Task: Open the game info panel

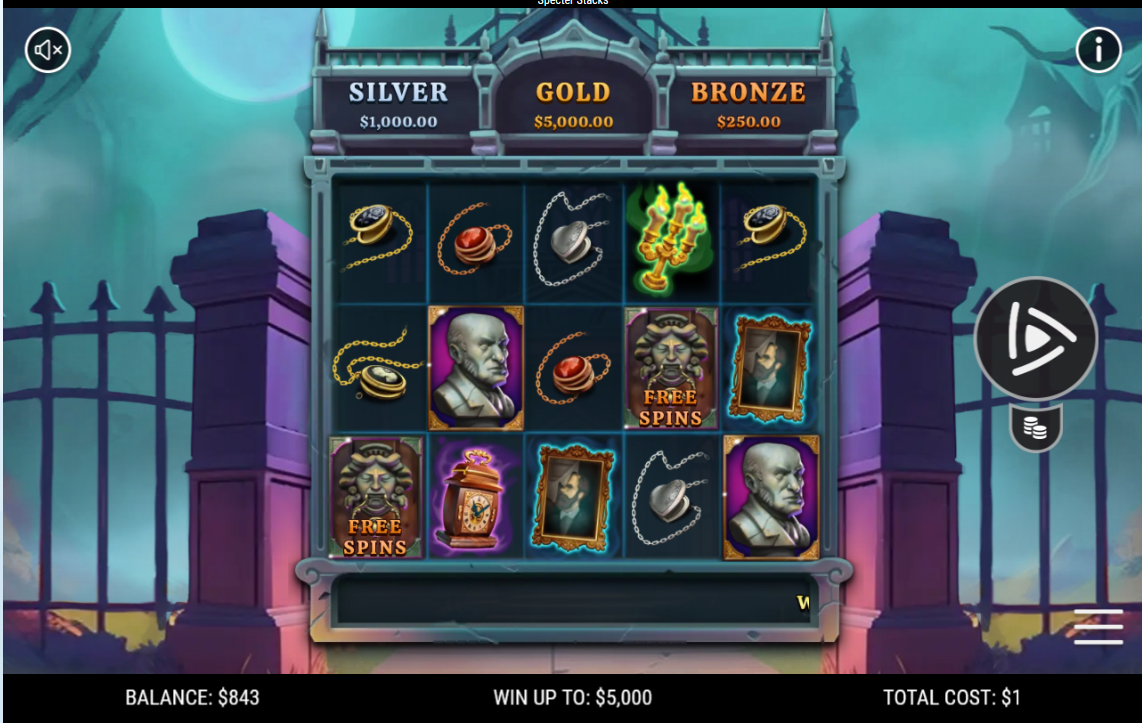Action: click(1098, 49)
